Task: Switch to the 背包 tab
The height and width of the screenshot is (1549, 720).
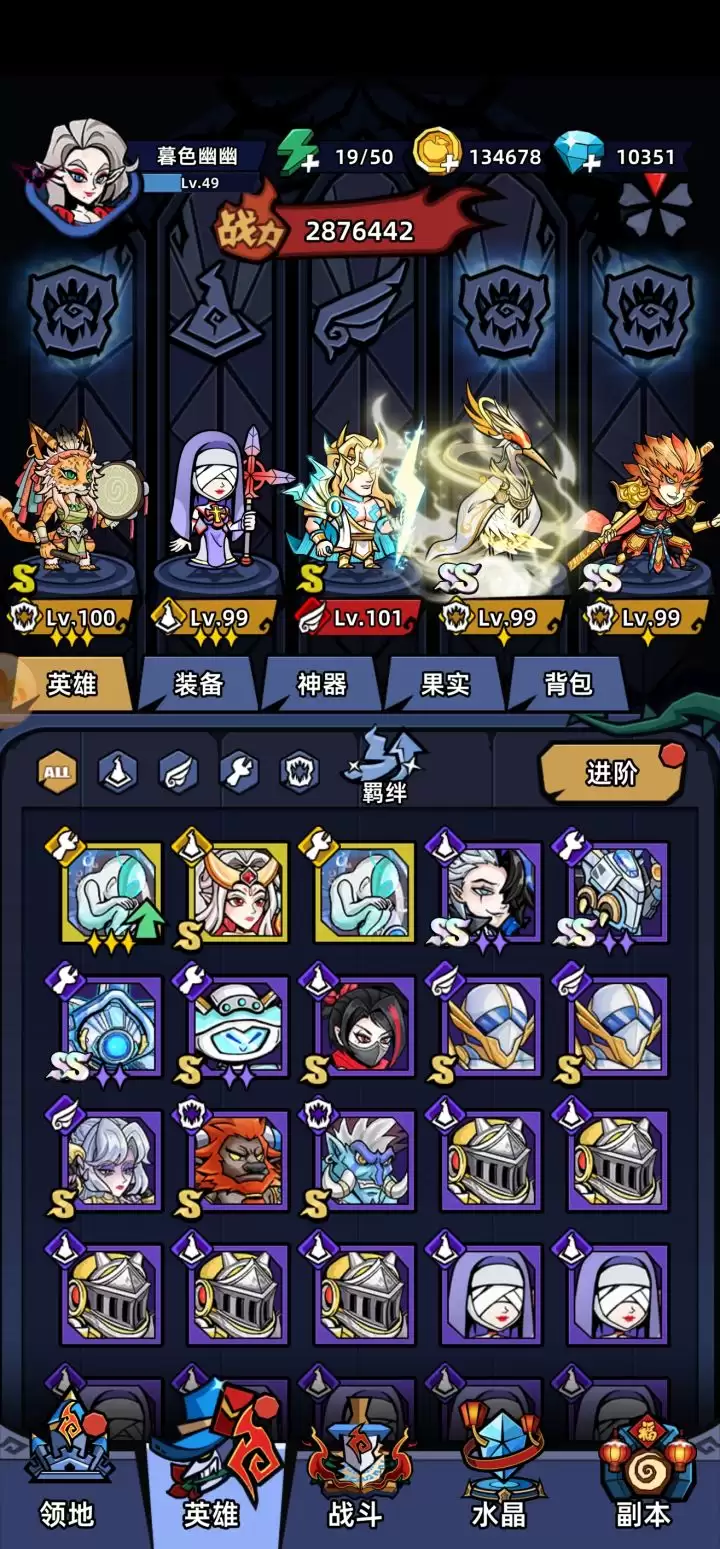Action: tap(568, 685)
